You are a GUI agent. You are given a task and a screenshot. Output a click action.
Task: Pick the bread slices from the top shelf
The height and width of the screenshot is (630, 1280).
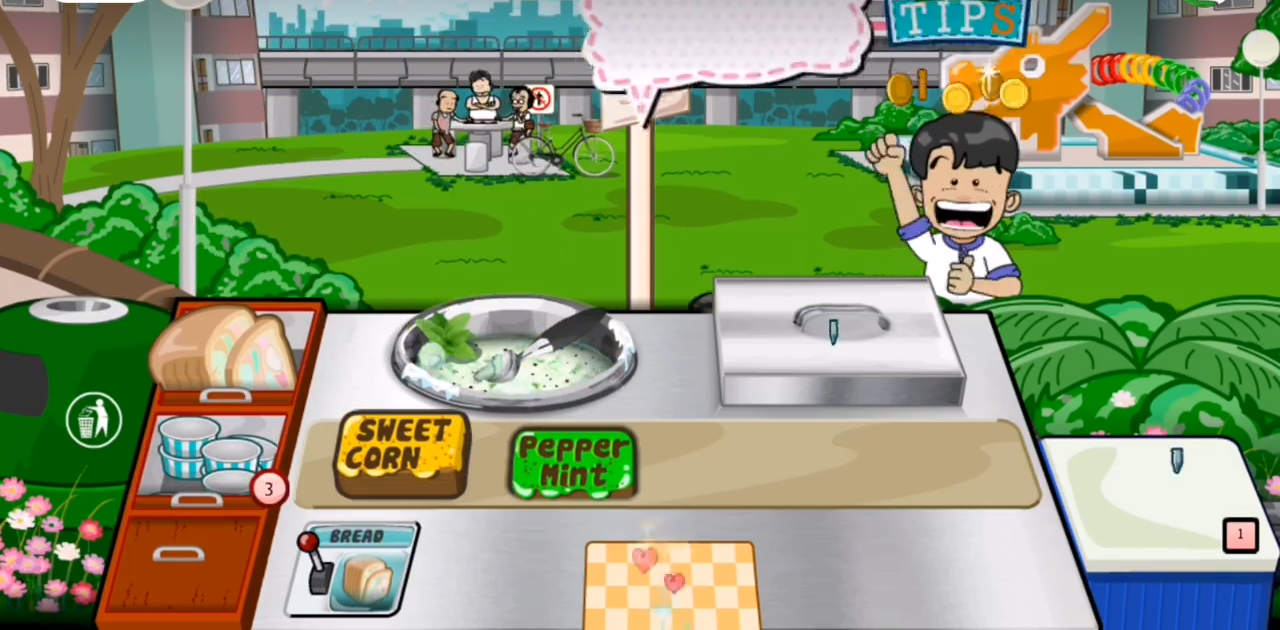click(225, 350)
